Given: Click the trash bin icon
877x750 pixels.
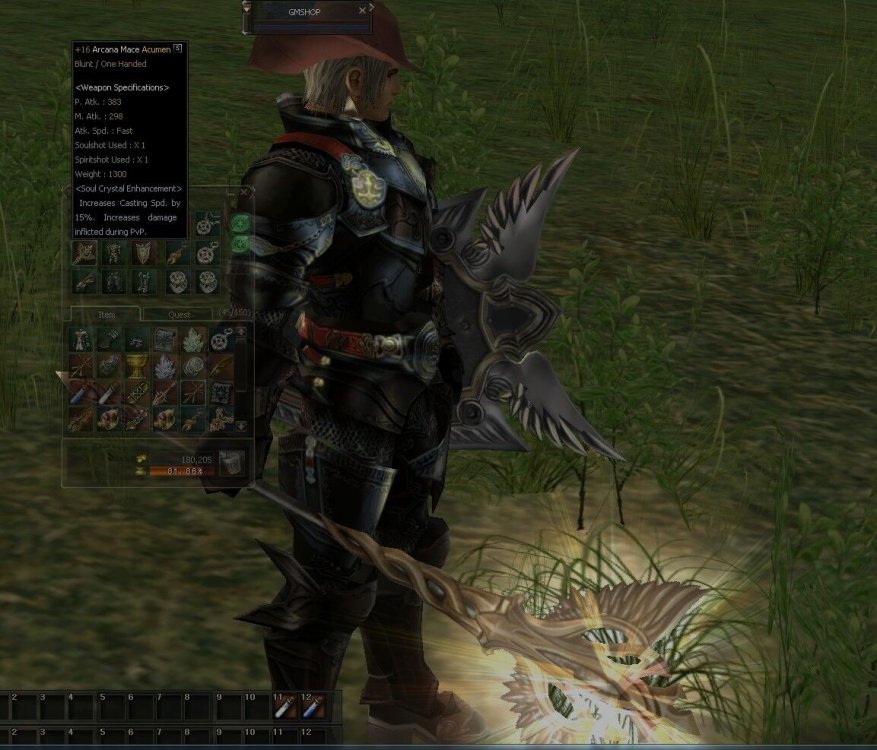Looking at the screenshot, I should tap(231, 462).
